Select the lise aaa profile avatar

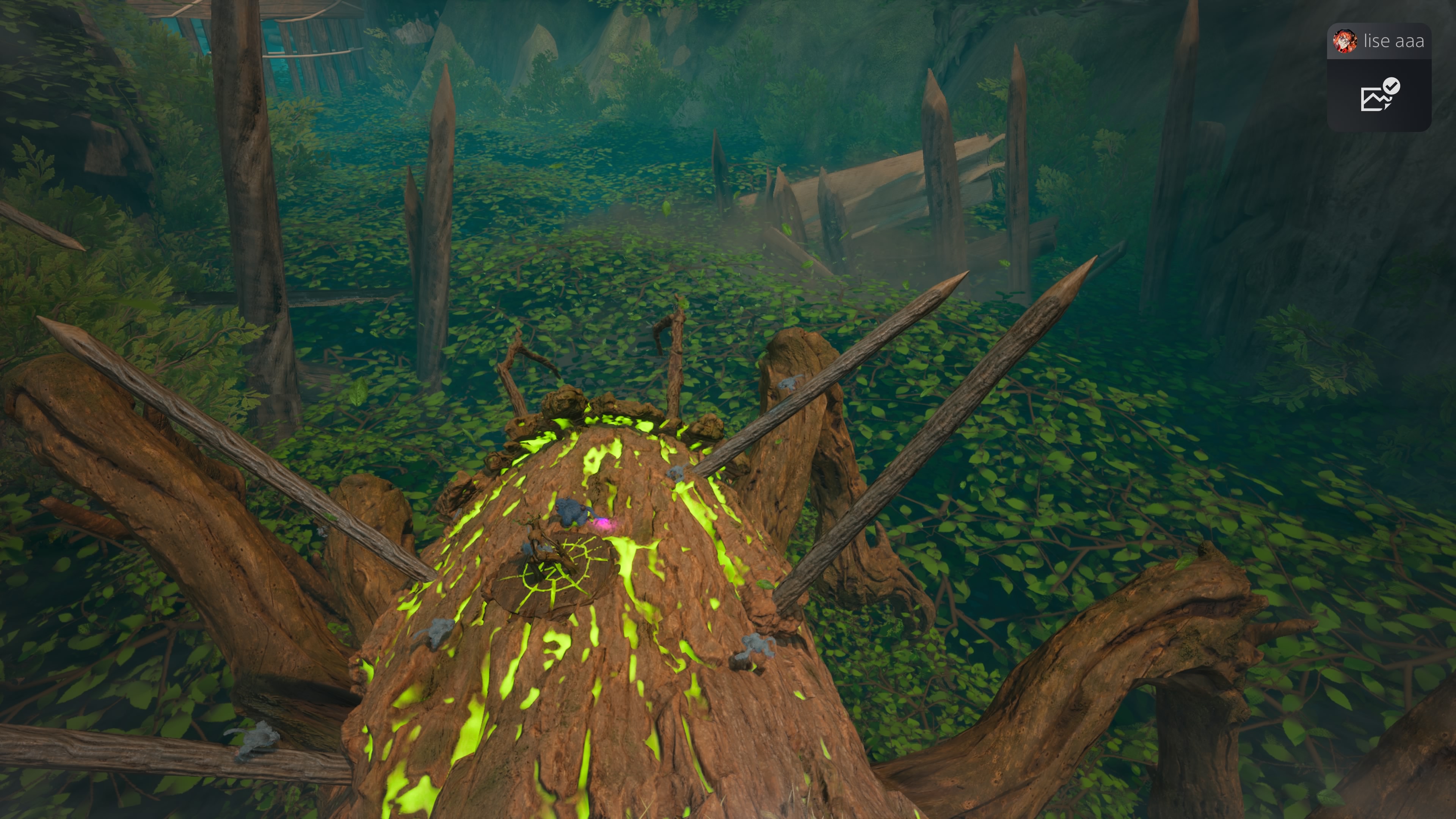1345,41
